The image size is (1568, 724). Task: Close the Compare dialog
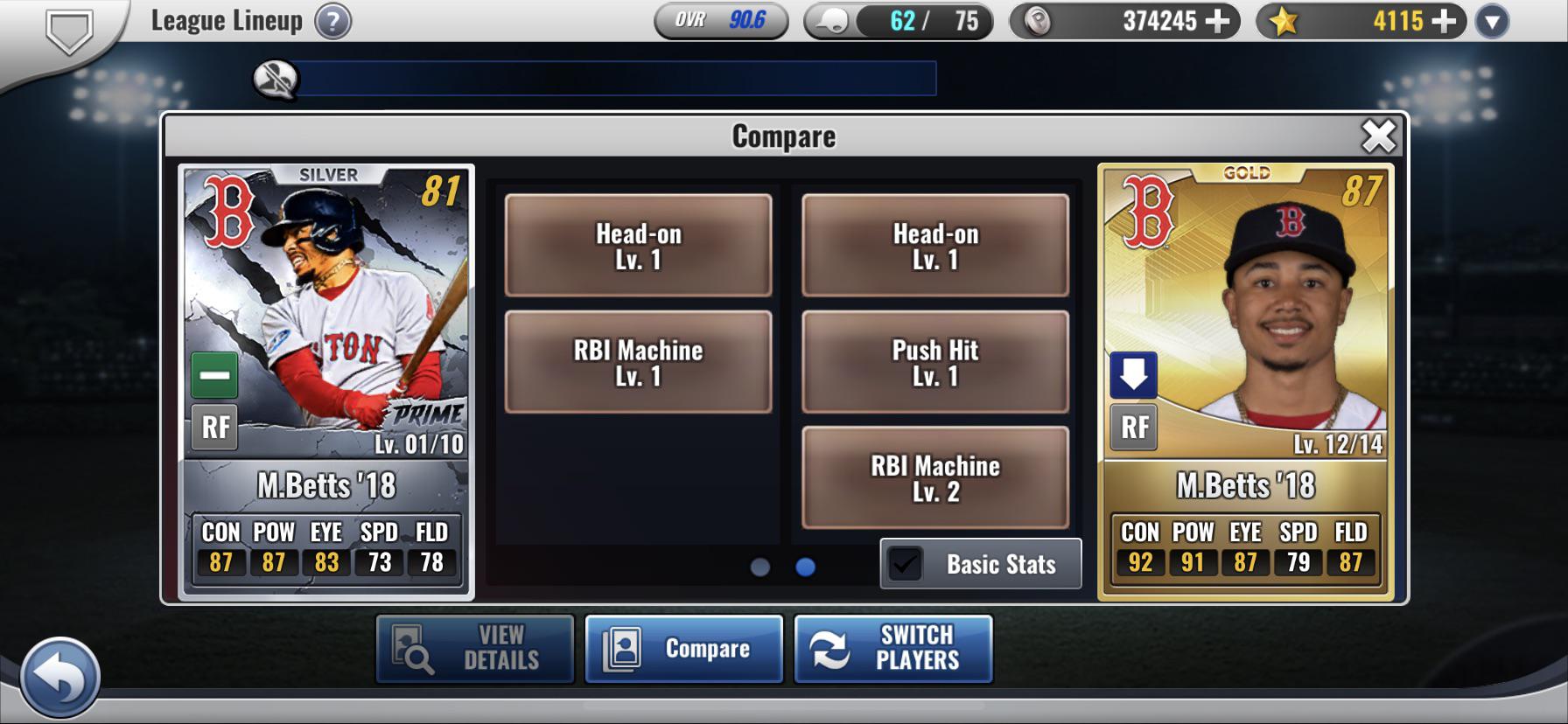coord(1381,134)
